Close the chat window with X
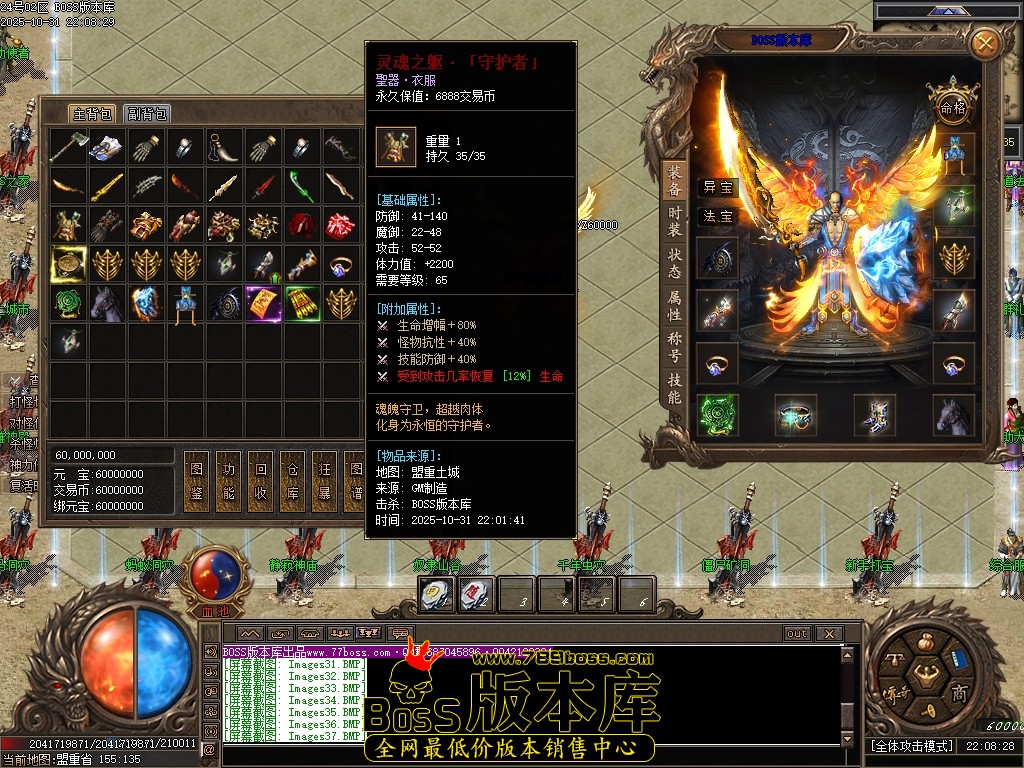 pyautogui.click(x=828, y=633)
